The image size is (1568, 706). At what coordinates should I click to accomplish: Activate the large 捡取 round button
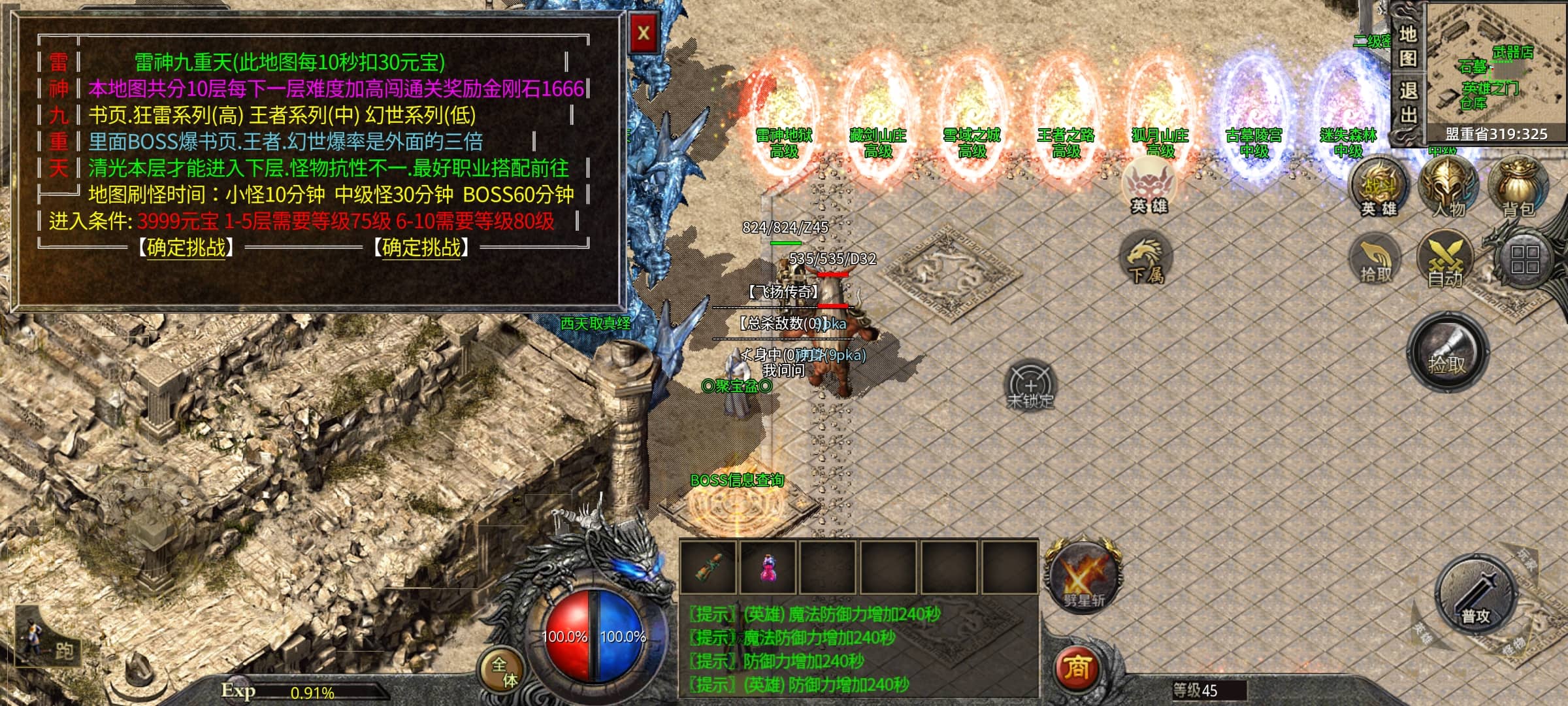(1448, 352)
